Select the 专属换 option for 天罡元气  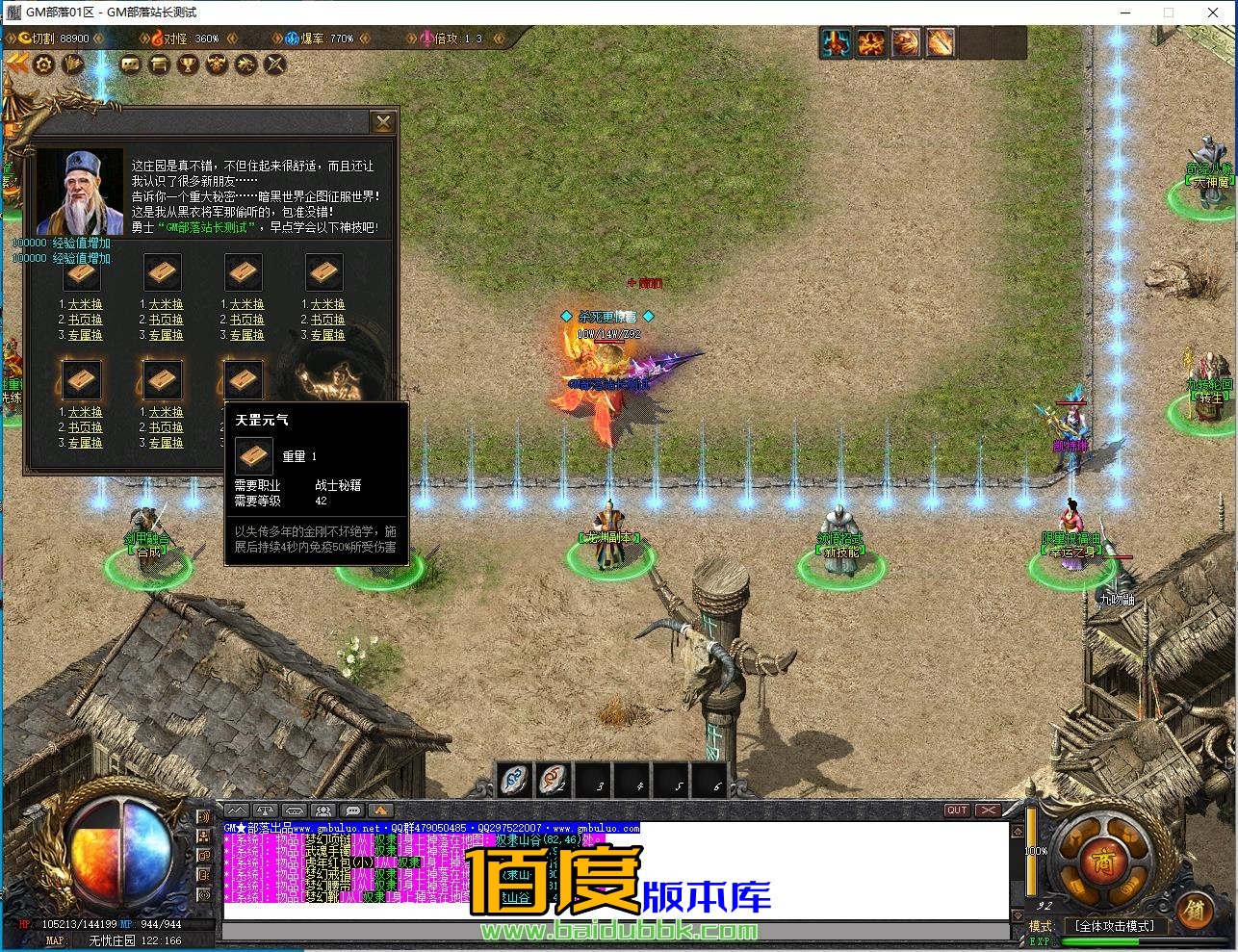pos(244,442)
